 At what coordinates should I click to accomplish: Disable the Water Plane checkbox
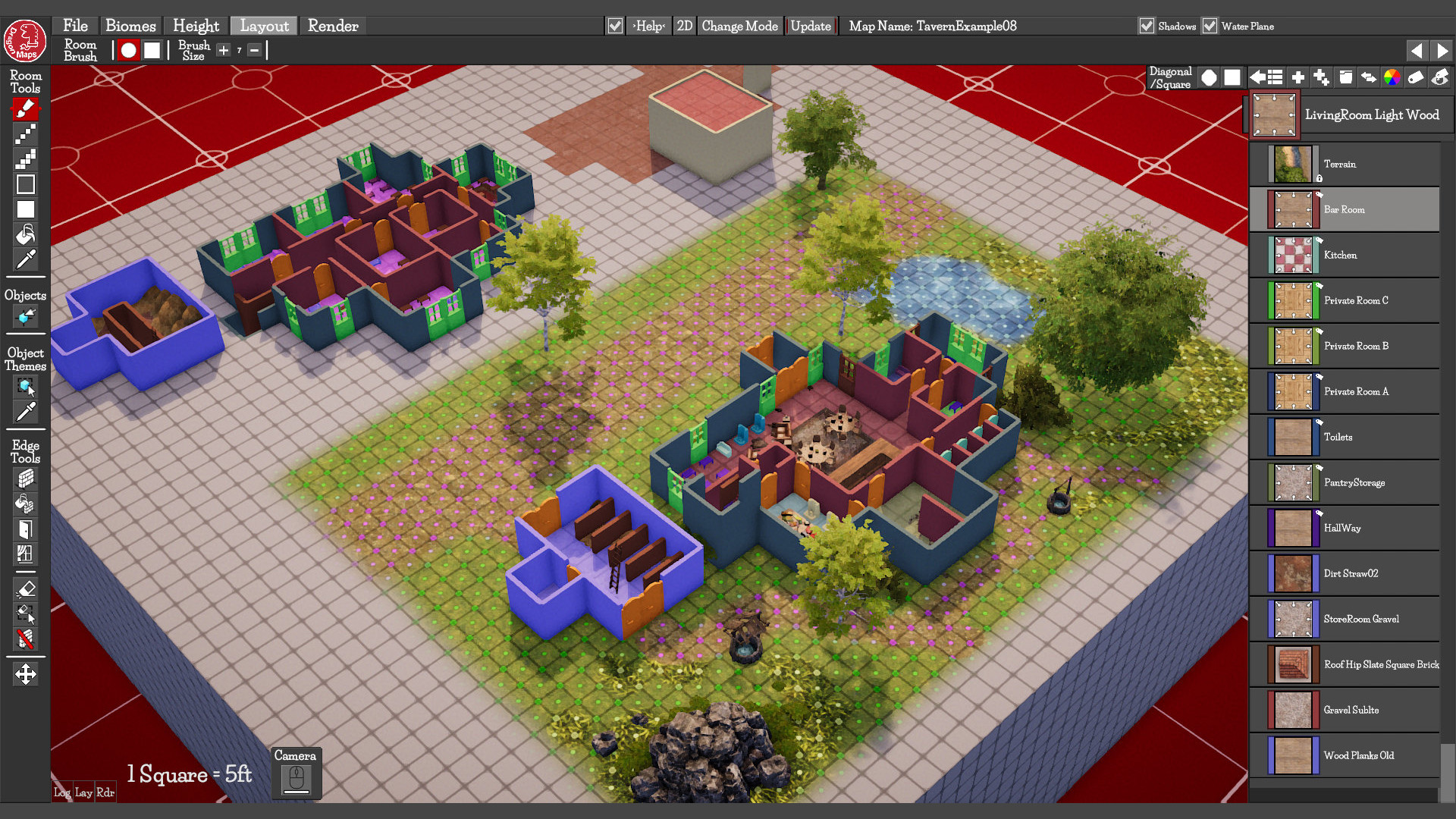[x=1208, y=26]
